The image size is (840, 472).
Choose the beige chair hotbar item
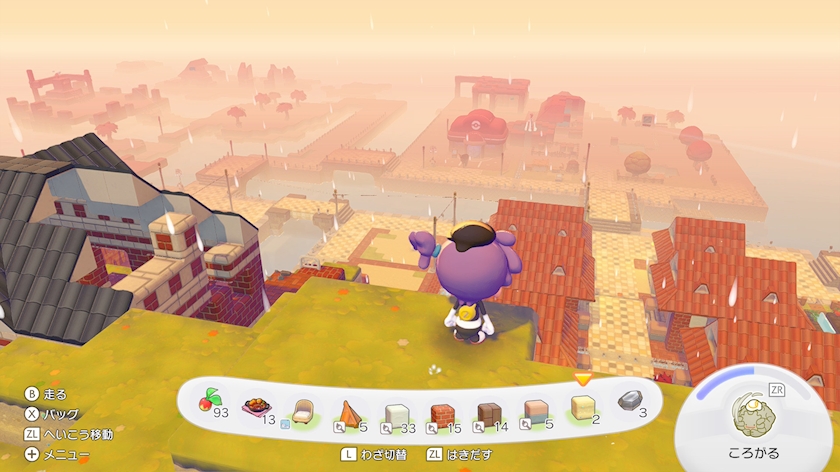pyautogui.click(x=302, y=412)
